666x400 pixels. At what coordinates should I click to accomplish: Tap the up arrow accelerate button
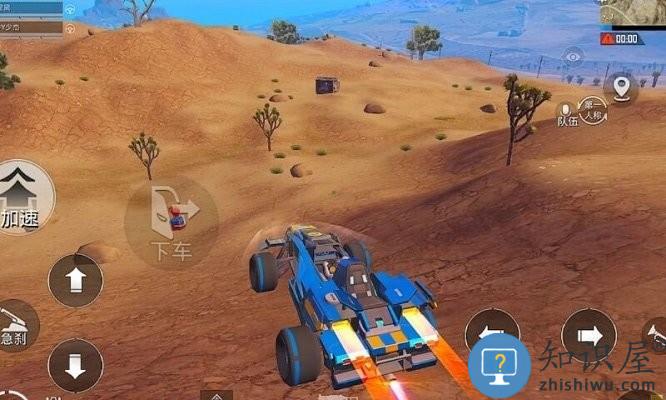(76, 281)
